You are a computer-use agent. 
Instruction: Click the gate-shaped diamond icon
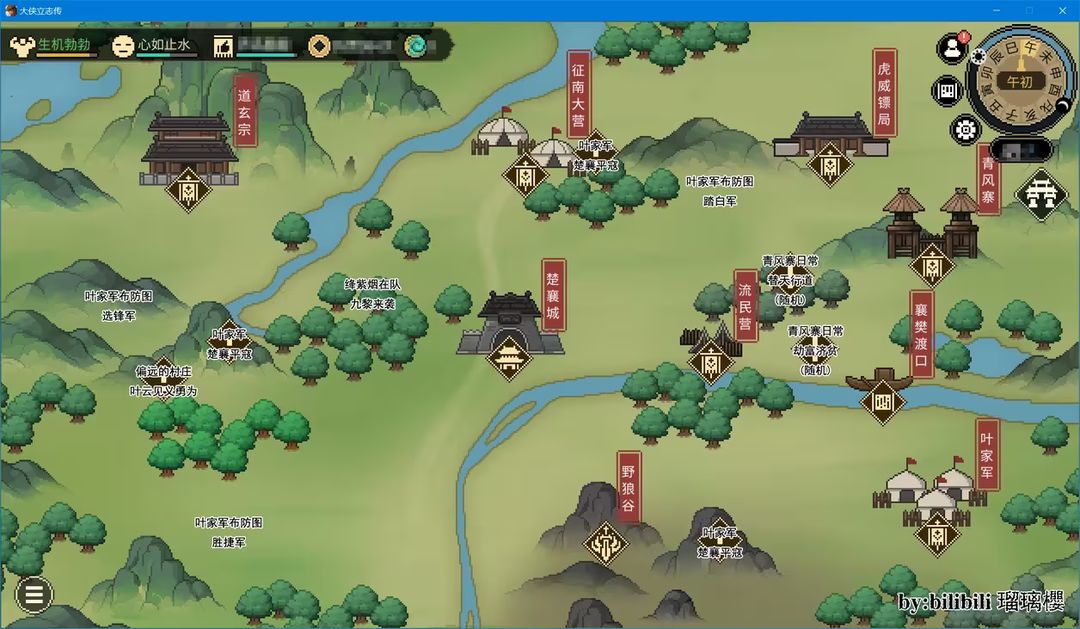1041,194
